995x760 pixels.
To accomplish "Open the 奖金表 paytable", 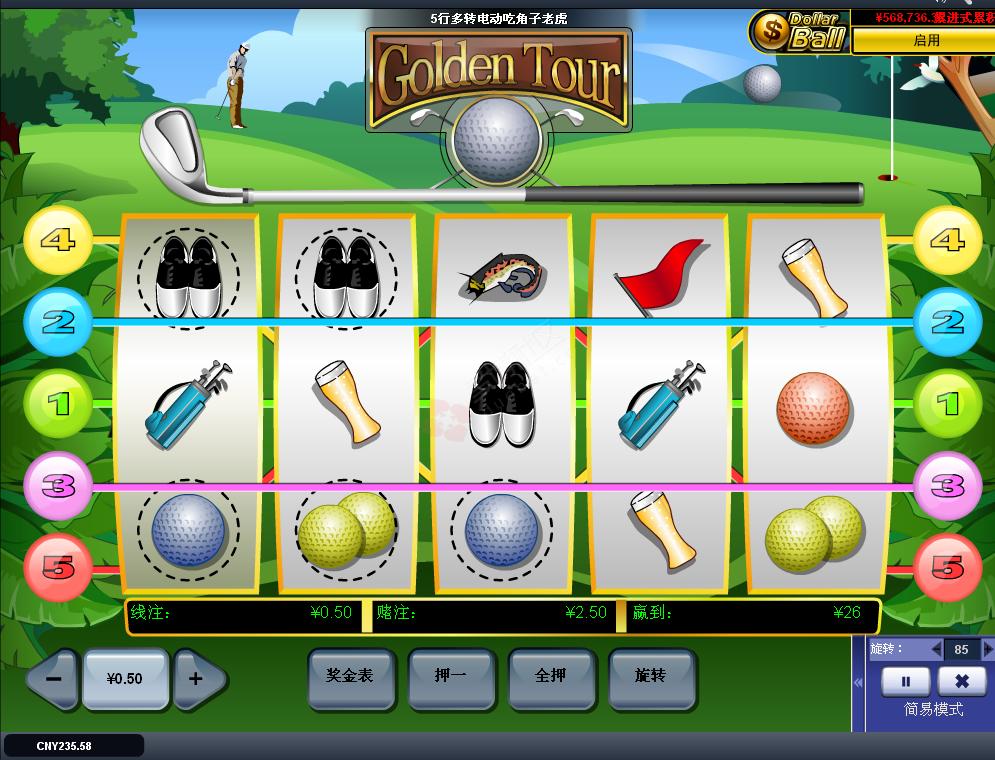I will [350, 676].
